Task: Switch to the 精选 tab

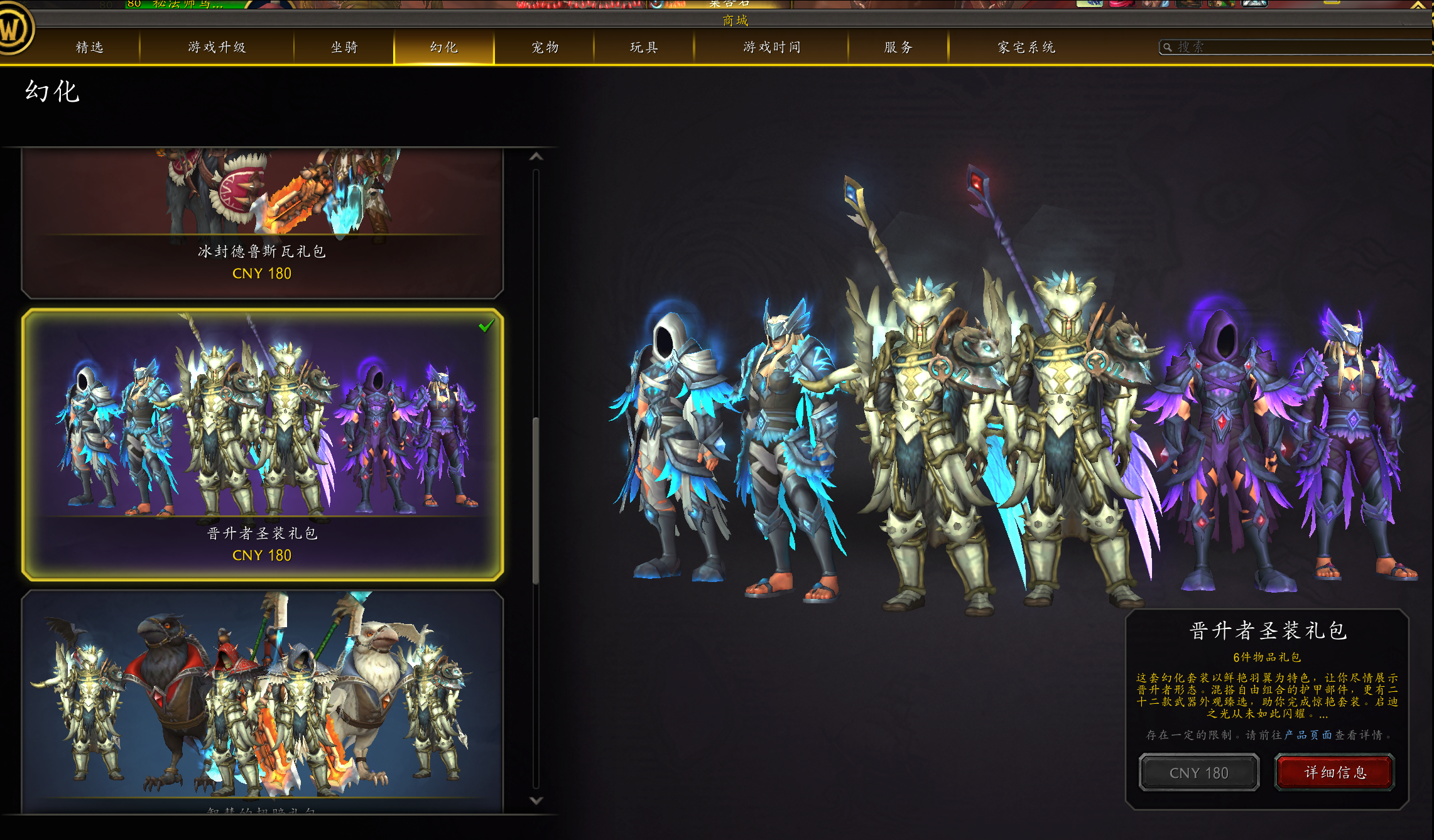Action: click(x=89, y=47)
